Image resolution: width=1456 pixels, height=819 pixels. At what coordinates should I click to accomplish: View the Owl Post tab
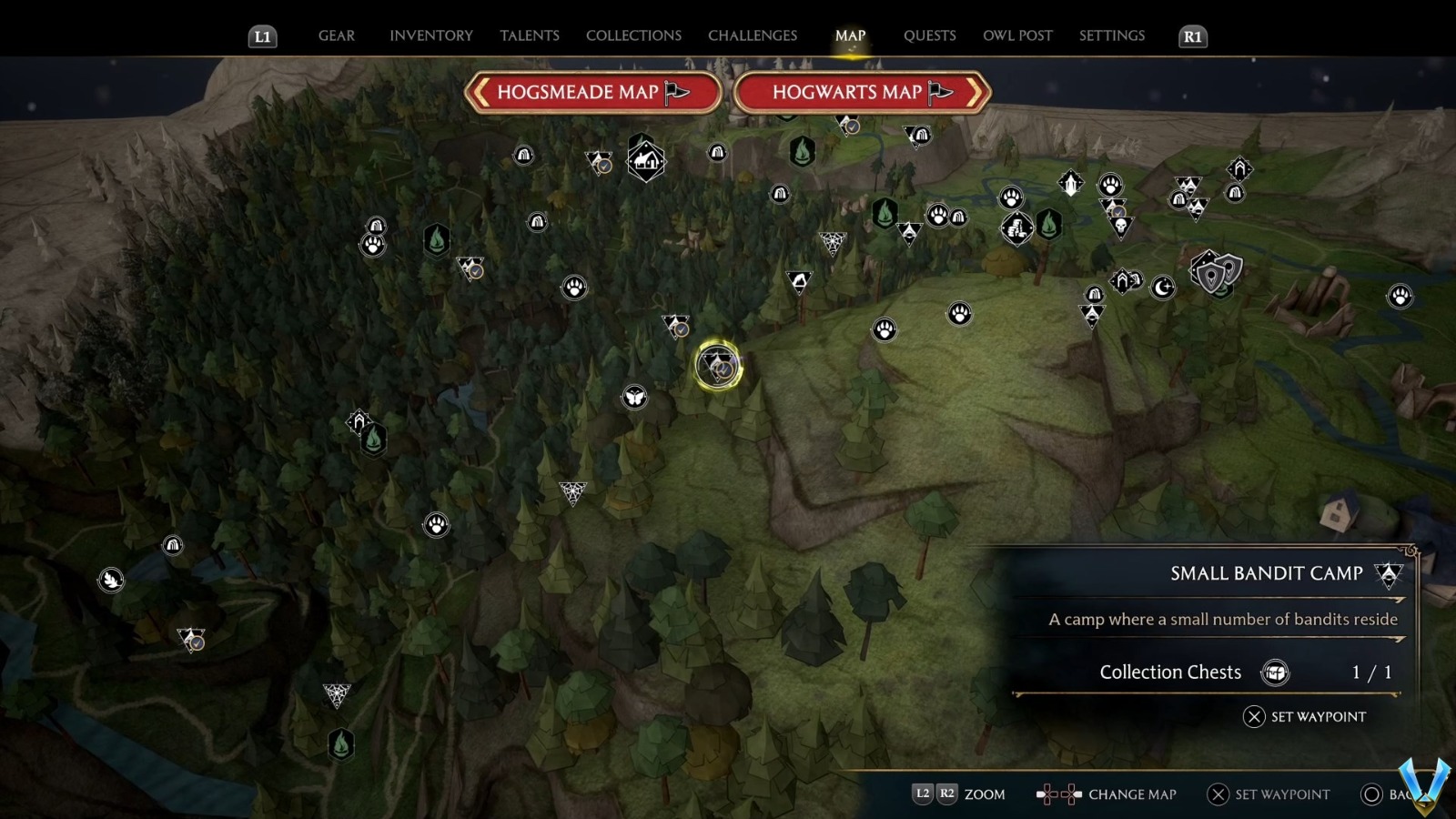tap(1017, 35)
